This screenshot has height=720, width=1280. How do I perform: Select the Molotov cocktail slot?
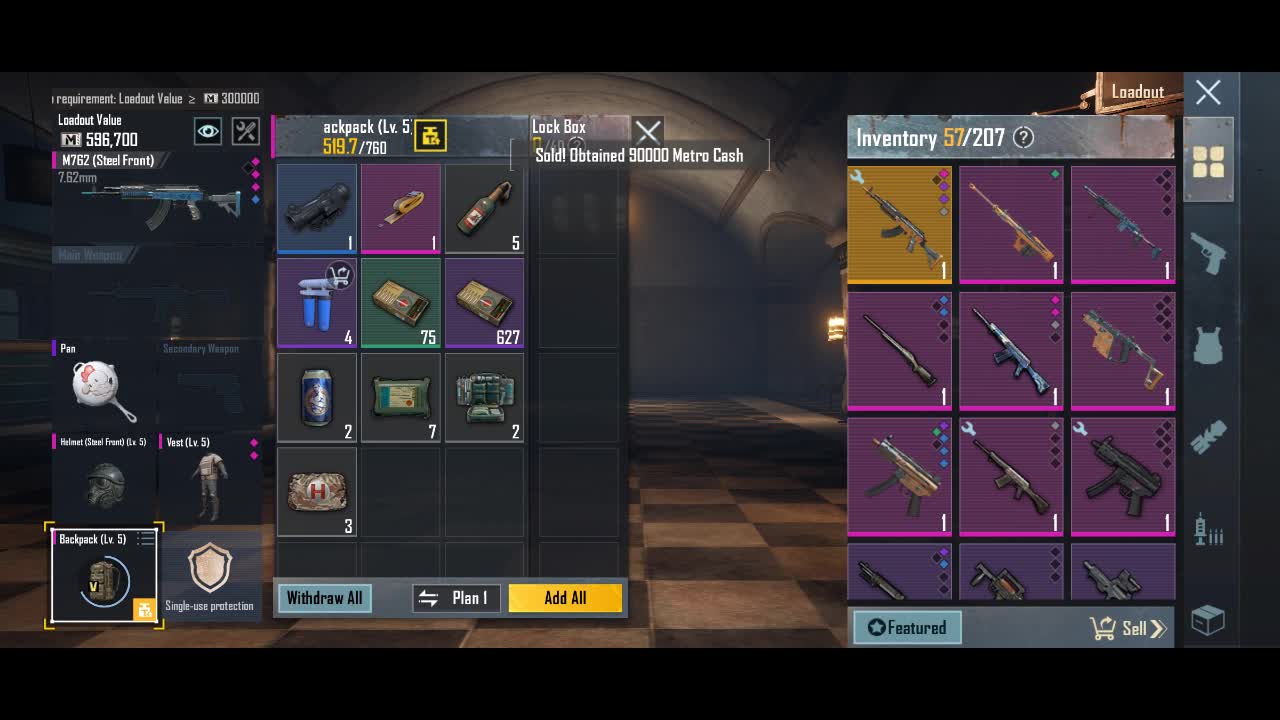click(x=485, y=208)
